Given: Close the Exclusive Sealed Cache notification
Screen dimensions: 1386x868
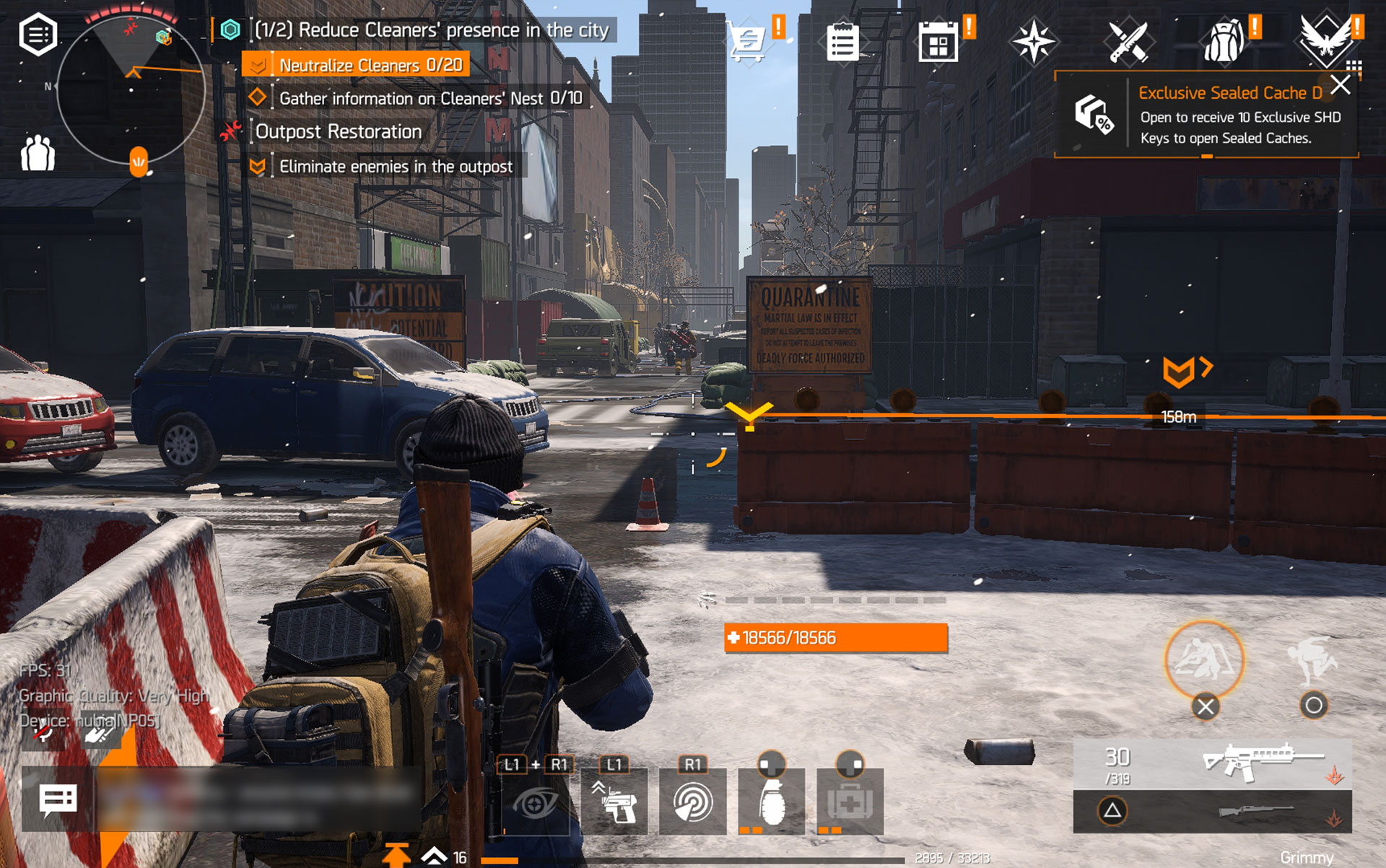Looking at the screenshot, I should coord(1341,85).
